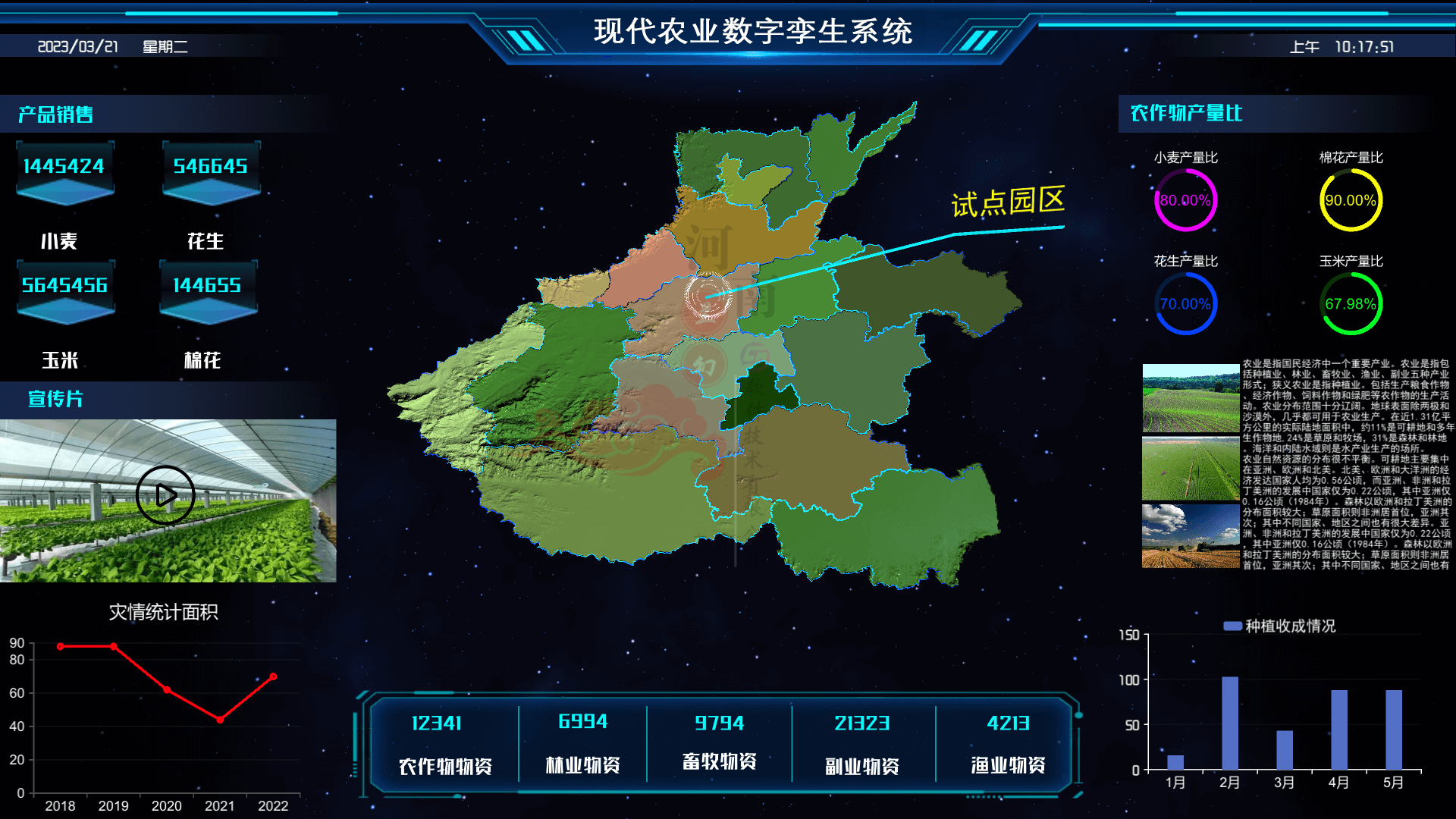Image resolution: width=1456 pixels, height=819 pixels.
Task: Select the 玉米 sales counter badge
Action: point(64,287)
